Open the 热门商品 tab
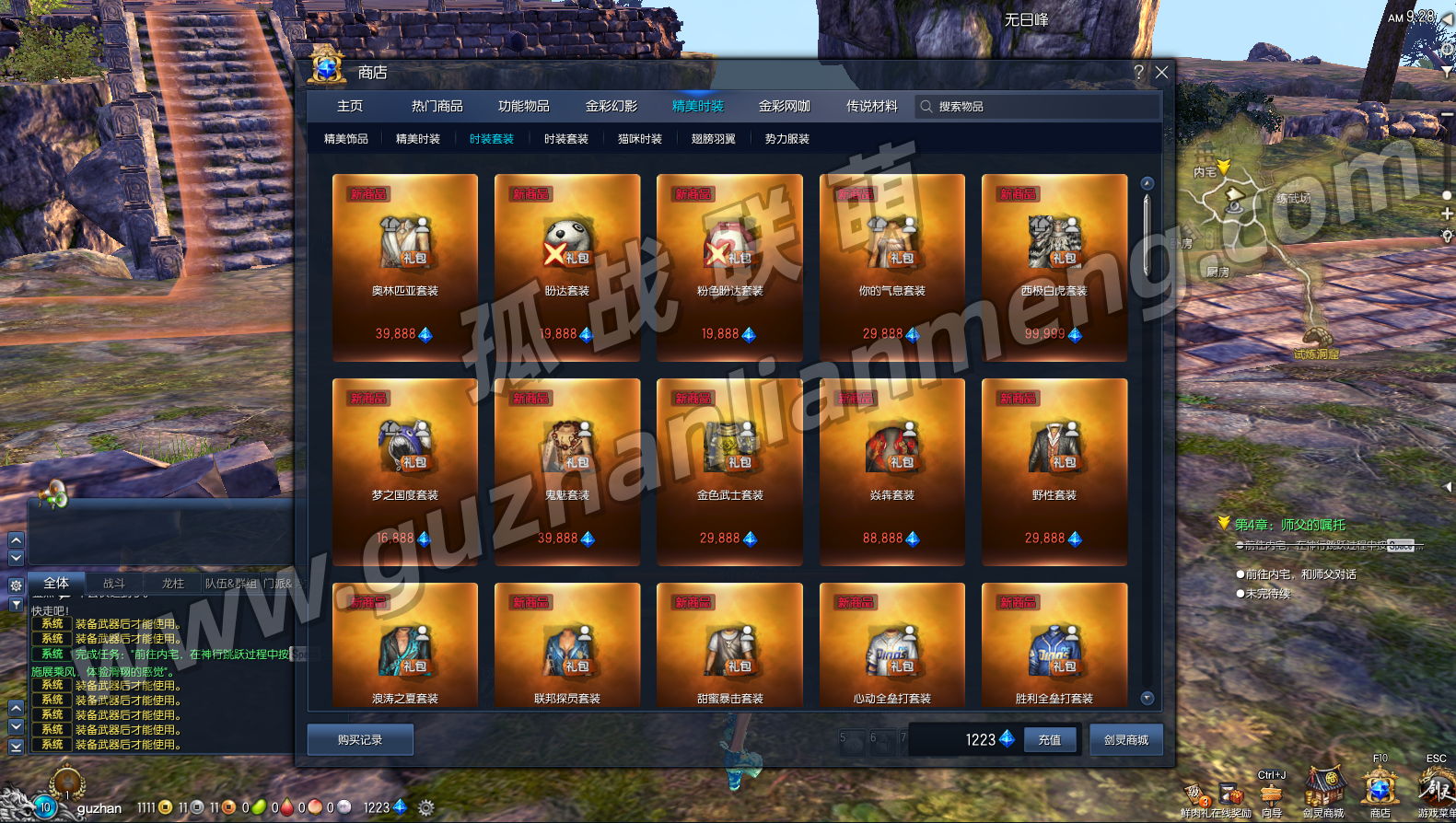The height and width of the screenshot is (823, 1456). tap(437, 107)
